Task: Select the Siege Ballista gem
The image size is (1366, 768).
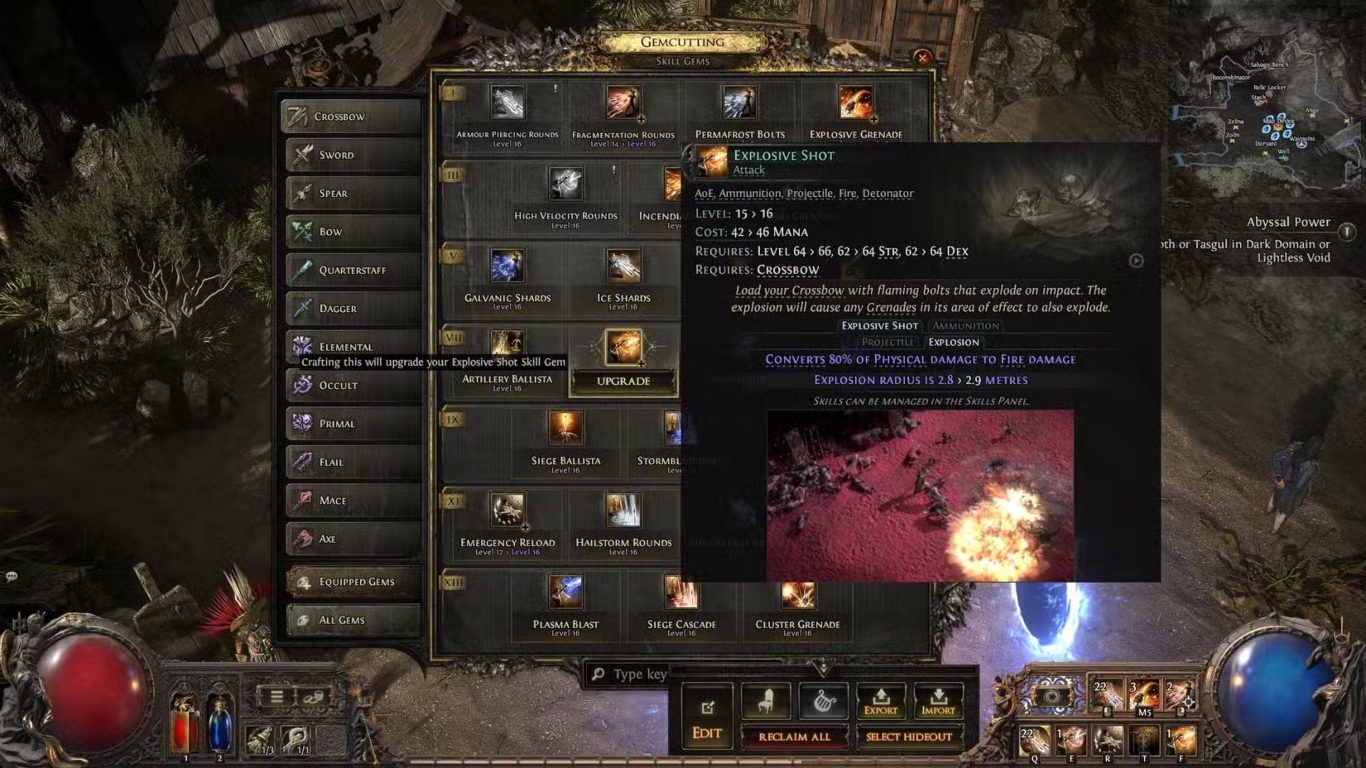Action: click(x=566, y=429)
